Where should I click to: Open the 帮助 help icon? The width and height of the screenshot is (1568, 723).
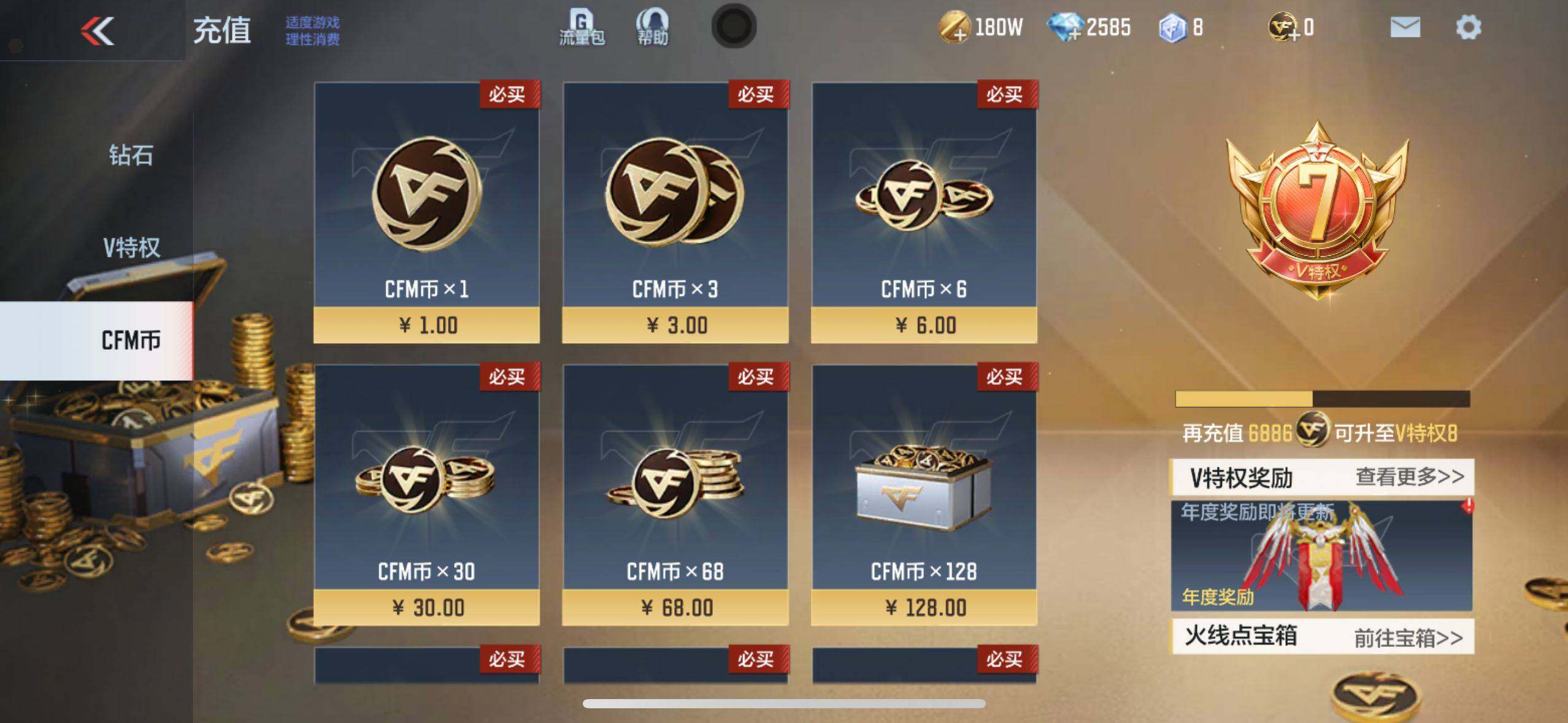652,28
